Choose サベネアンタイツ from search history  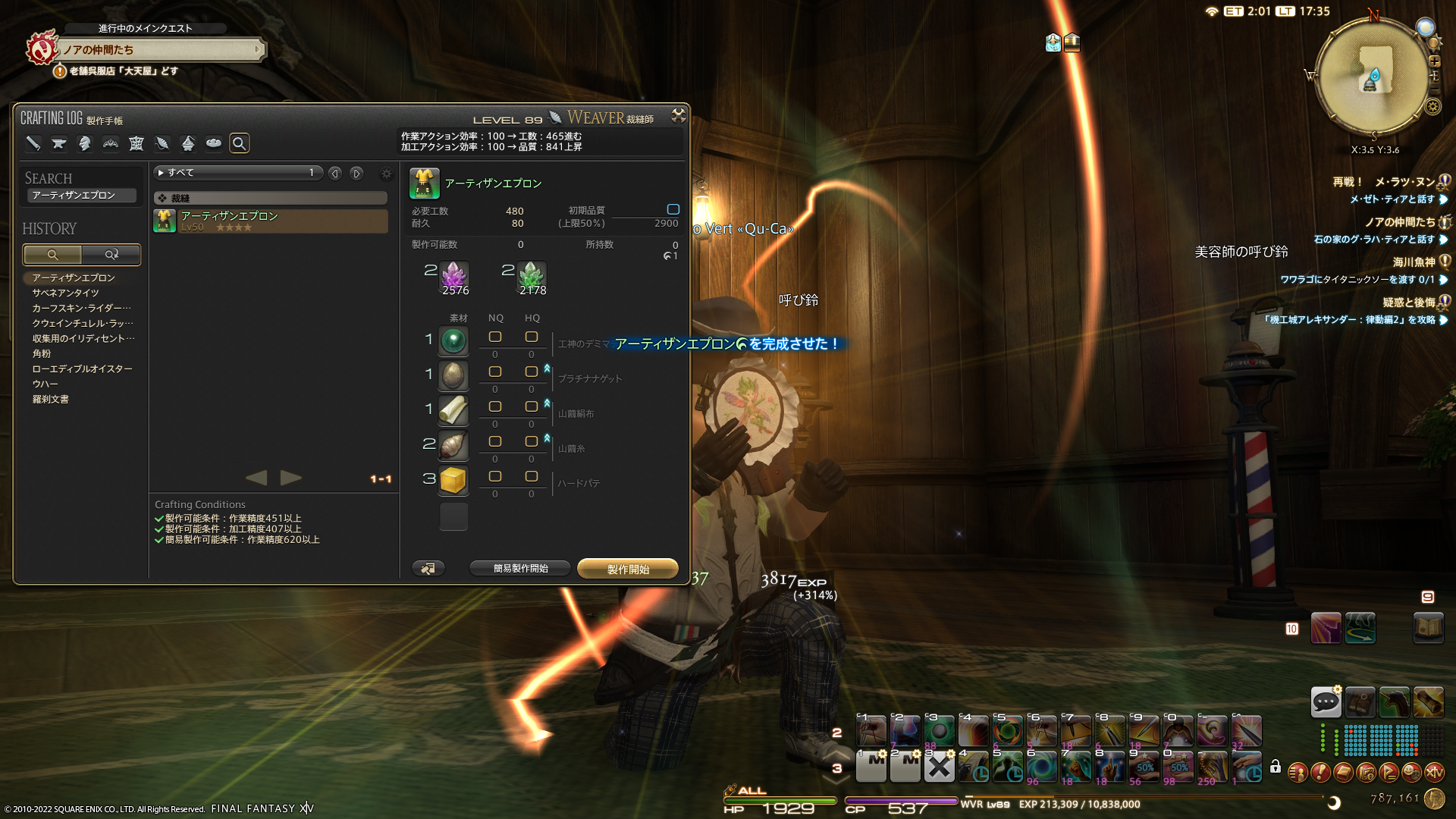pyautogui.click(x=65, y=293)
